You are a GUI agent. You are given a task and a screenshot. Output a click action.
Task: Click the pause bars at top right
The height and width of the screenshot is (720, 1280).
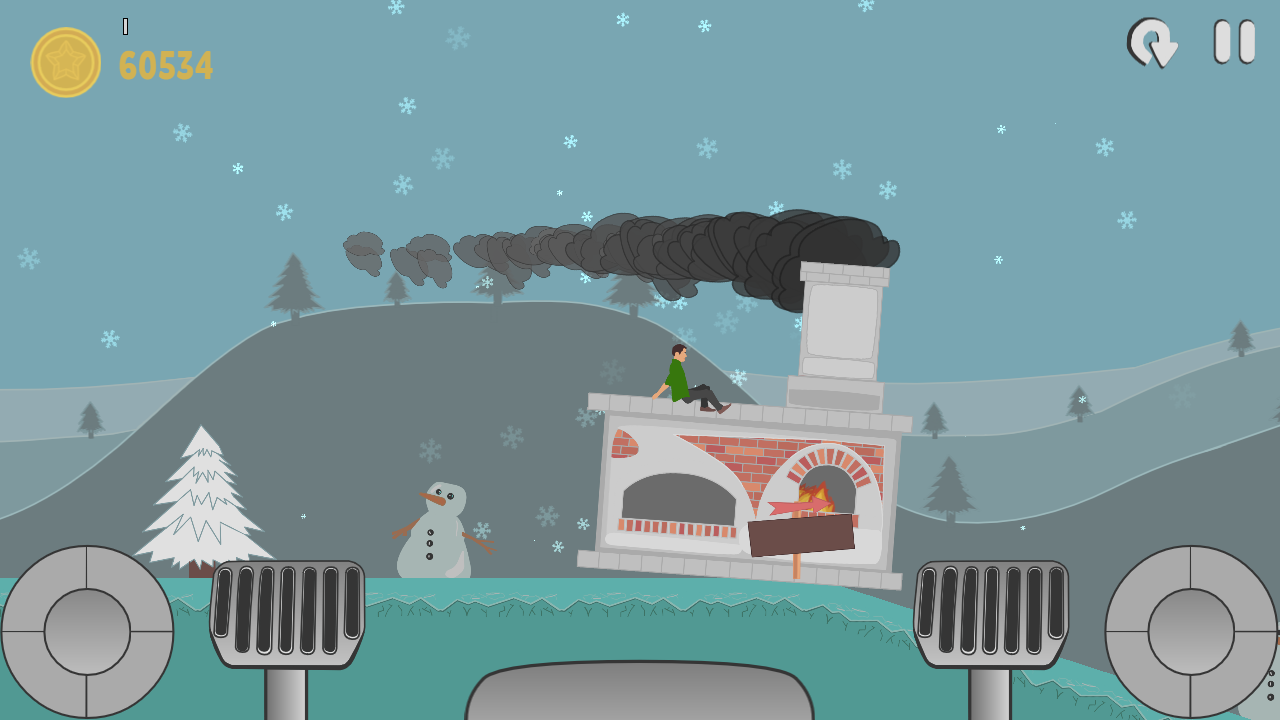(1232, 43)
